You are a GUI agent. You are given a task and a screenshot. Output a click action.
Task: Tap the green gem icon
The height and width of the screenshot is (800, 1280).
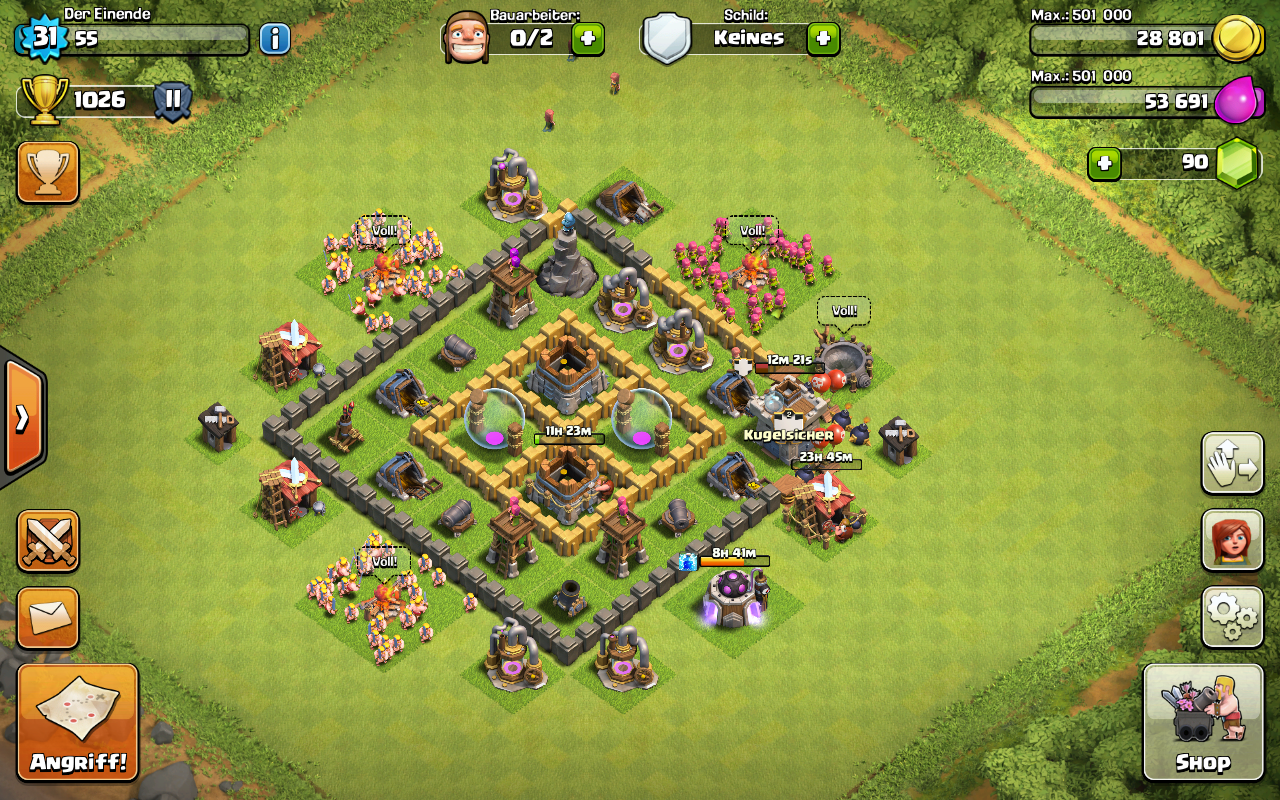click(x=1236, y=162)
